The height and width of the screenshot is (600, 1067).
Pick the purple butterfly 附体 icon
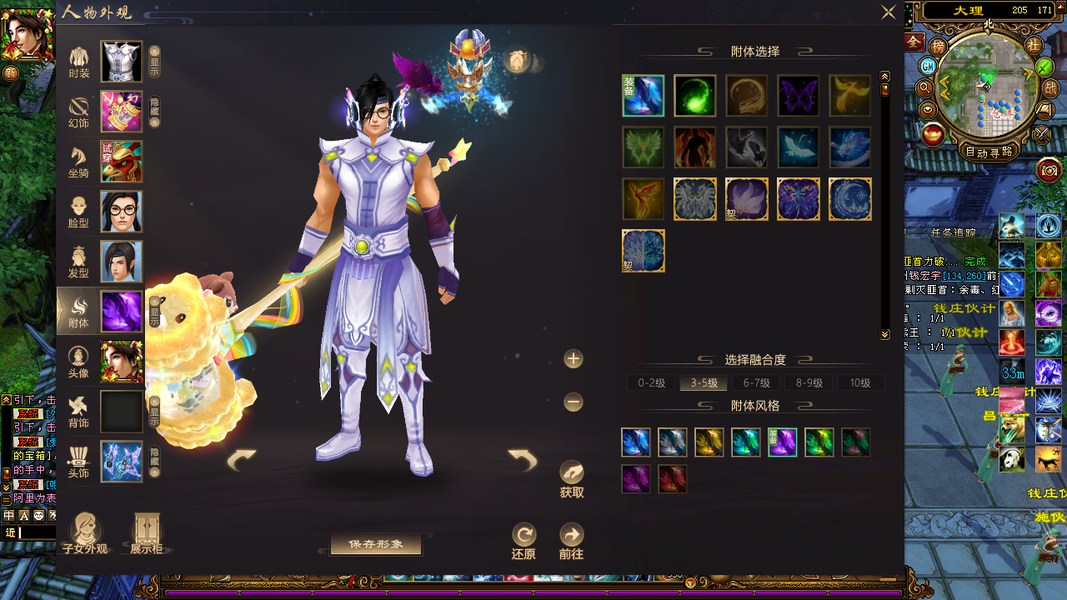[x=798, y=96]
